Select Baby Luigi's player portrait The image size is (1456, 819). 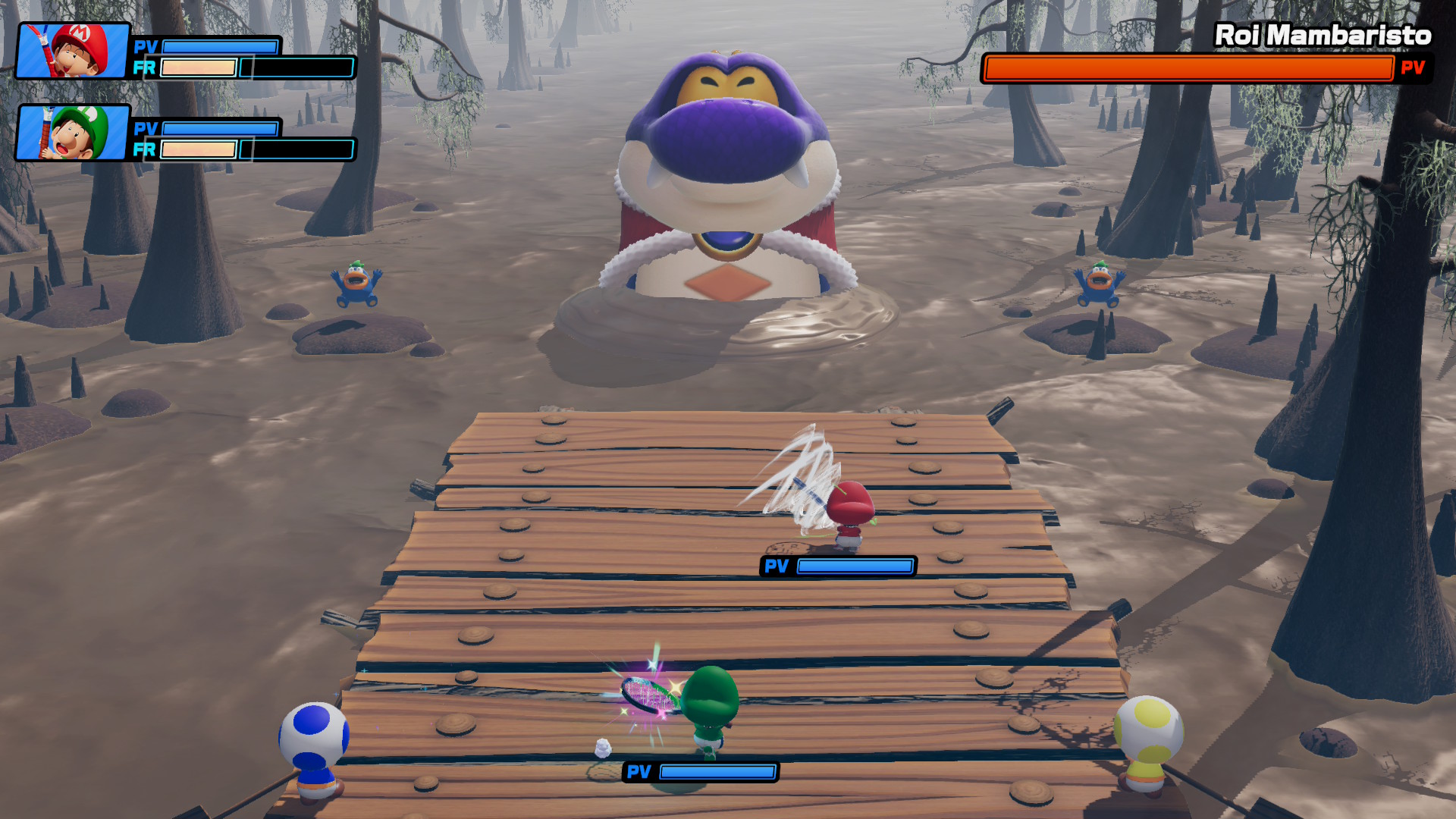(73, 133)
